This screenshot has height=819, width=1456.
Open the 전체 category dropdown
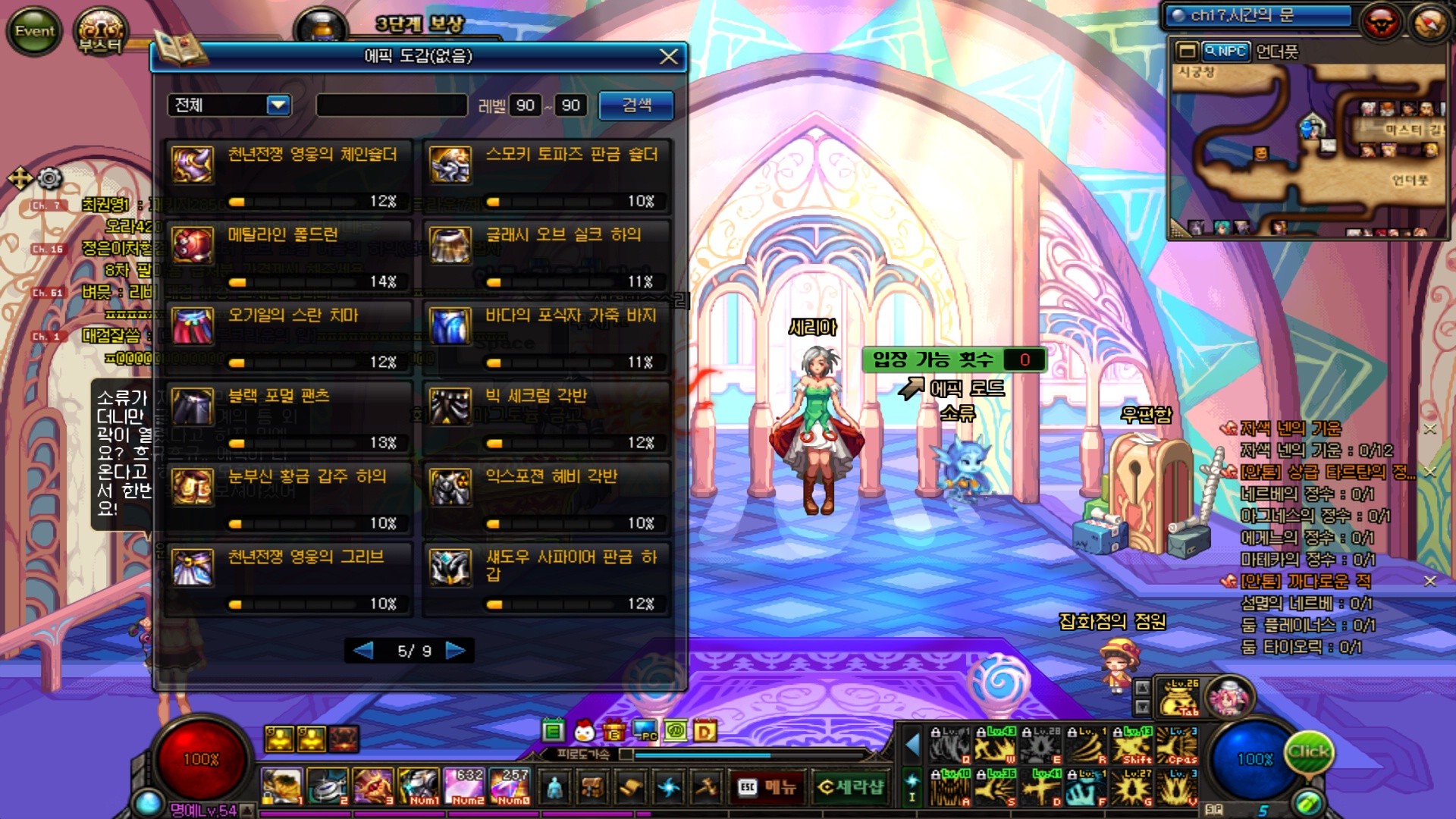click(278, 105)
